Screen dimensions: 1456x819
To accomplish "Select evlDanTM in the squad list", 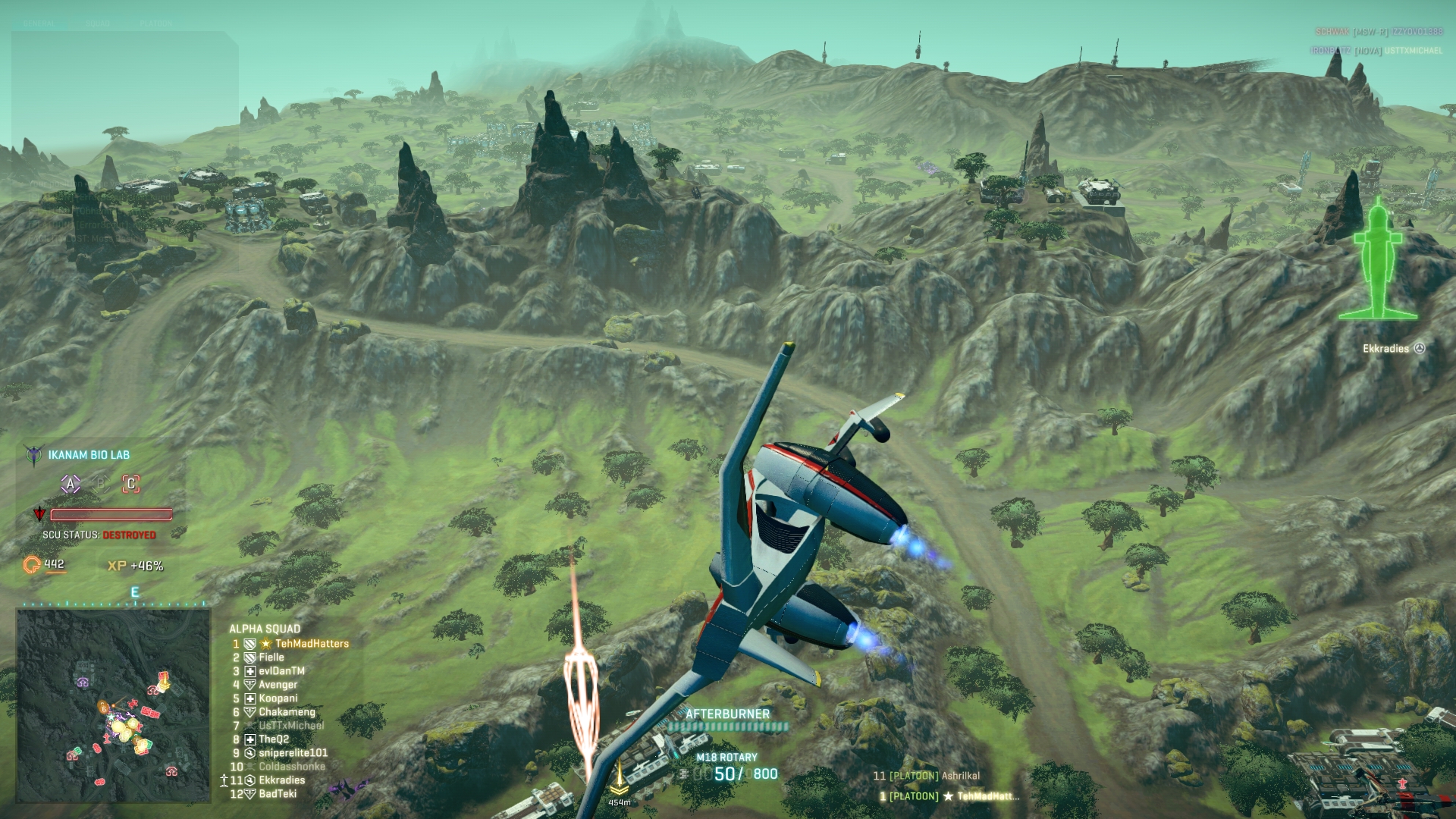I will pos(281,671).
